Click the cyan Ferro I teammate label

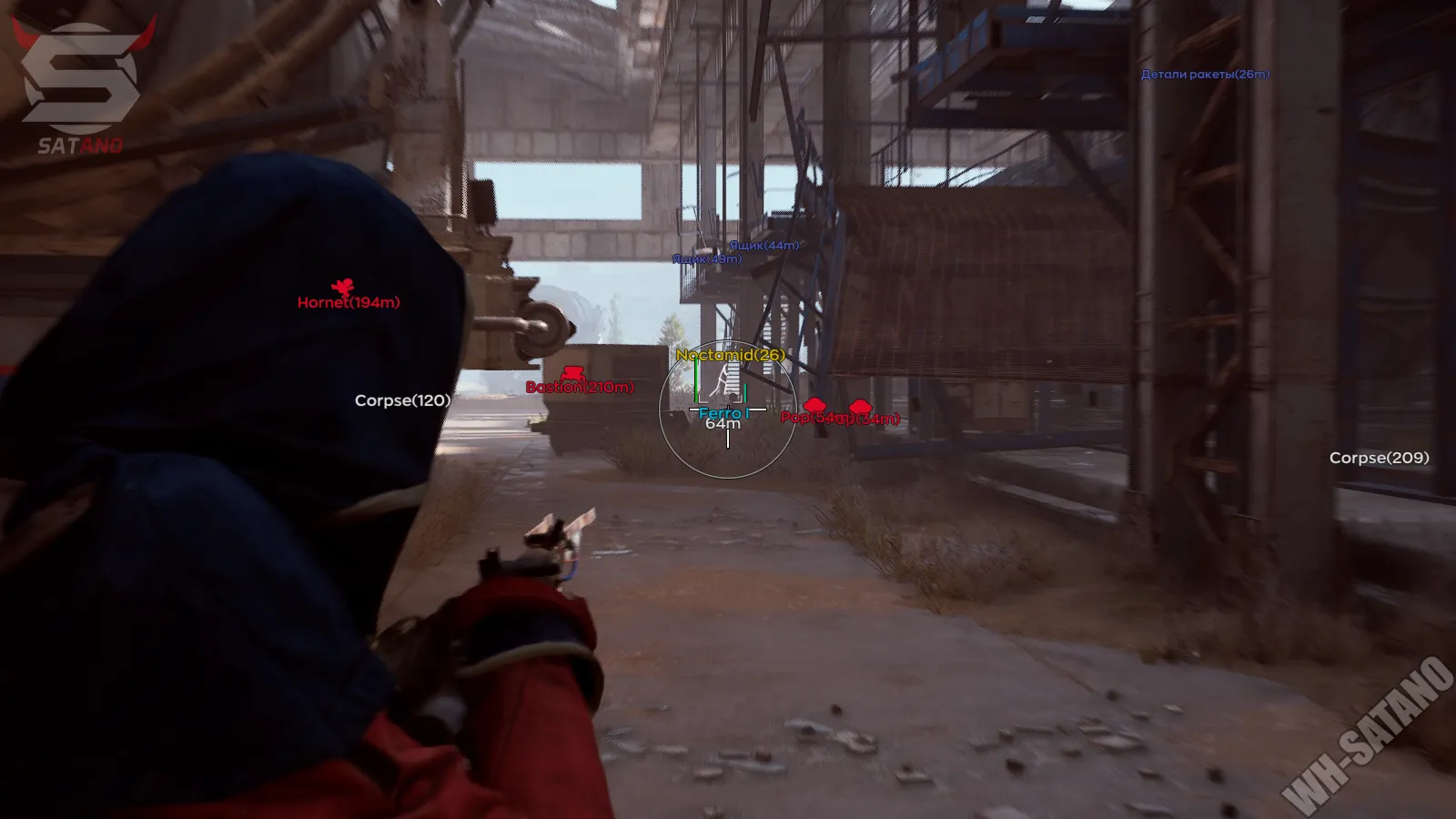coord(722,411)
